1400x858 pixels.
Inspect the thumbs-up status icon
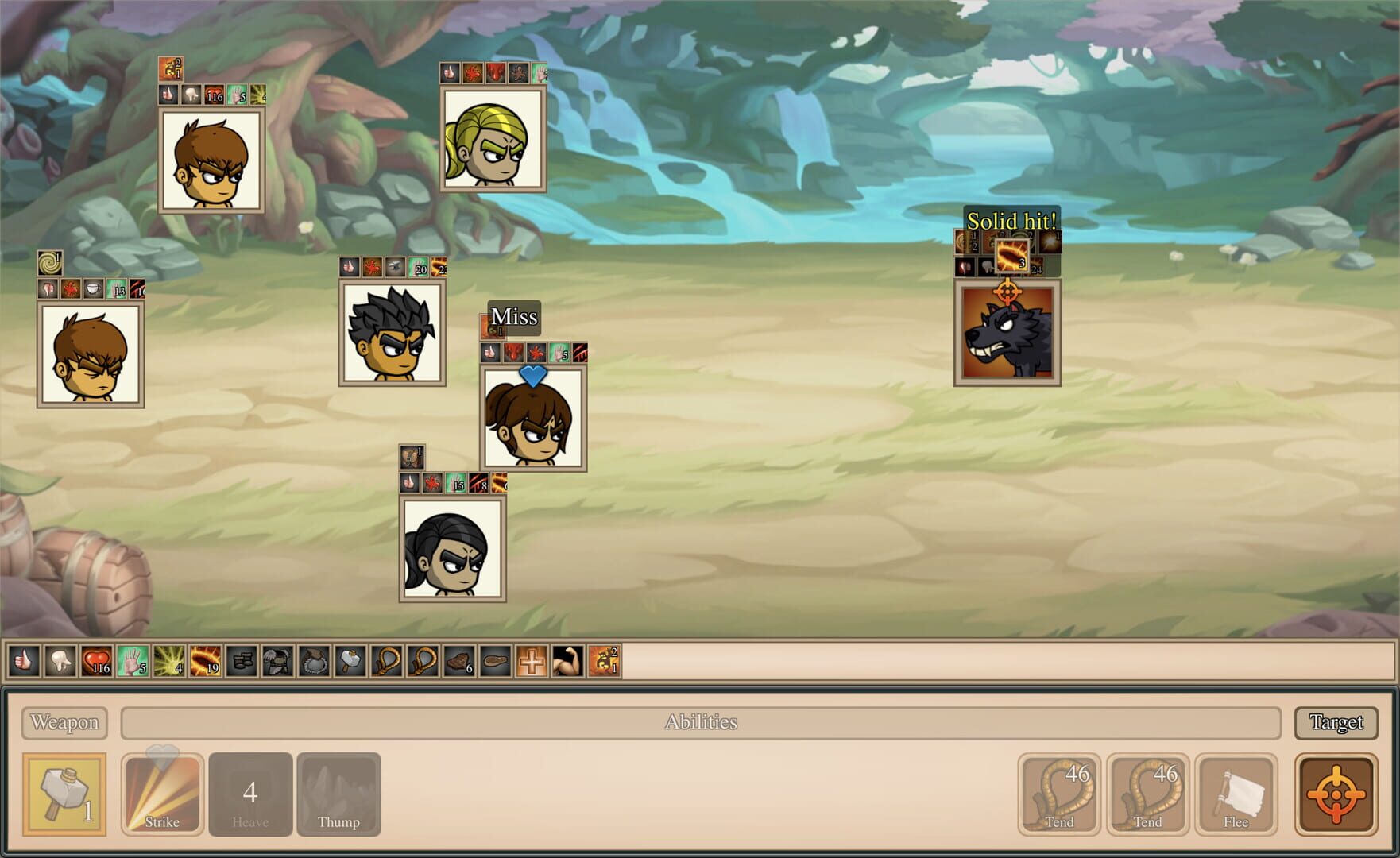(x=24, y=661)
